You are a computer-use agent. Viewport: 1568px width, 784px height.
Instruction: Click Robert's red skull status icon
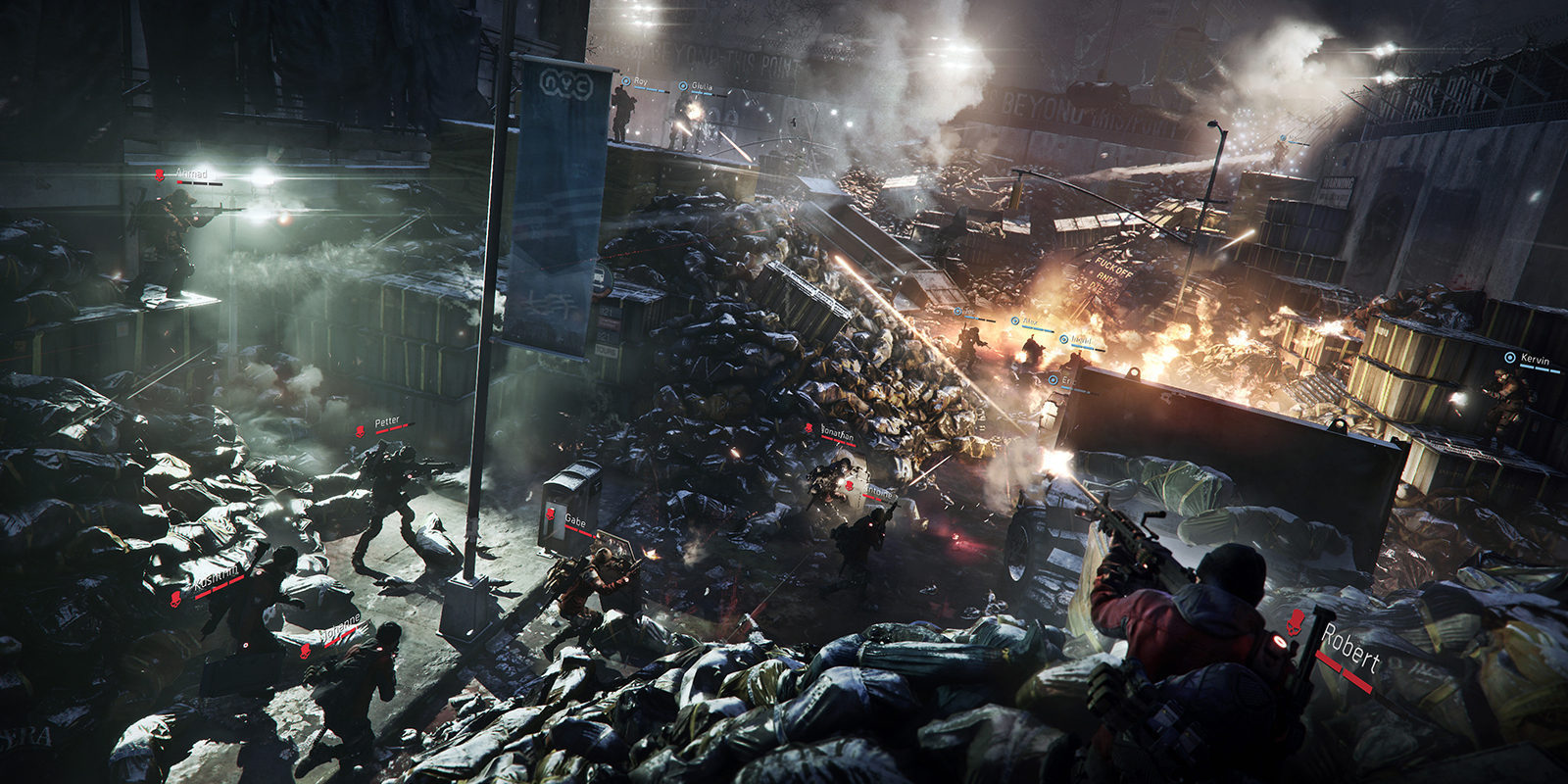click(x=1296, y=622)
